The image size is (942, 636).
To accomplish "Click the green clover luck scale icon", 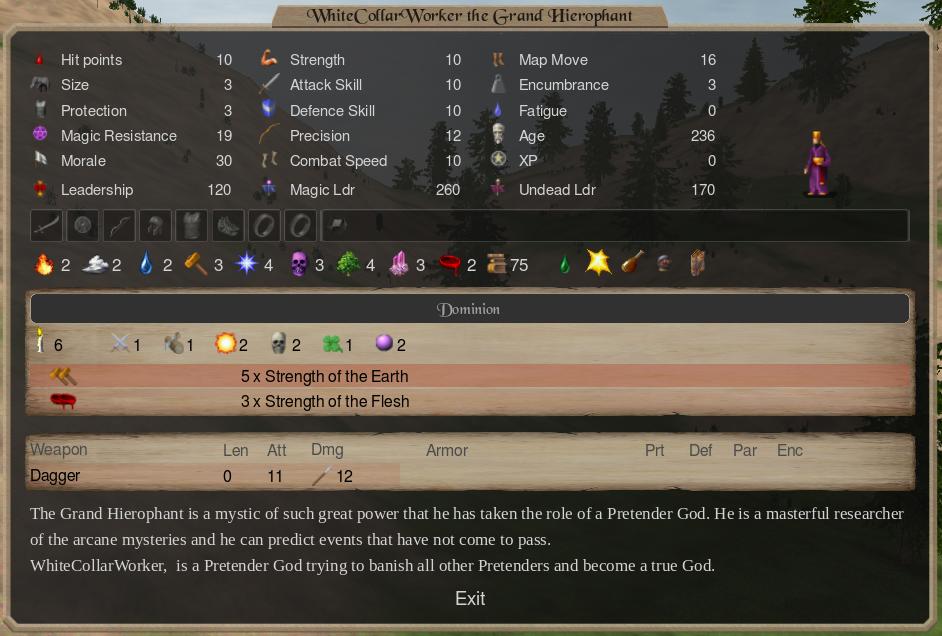I will [332, 344].
